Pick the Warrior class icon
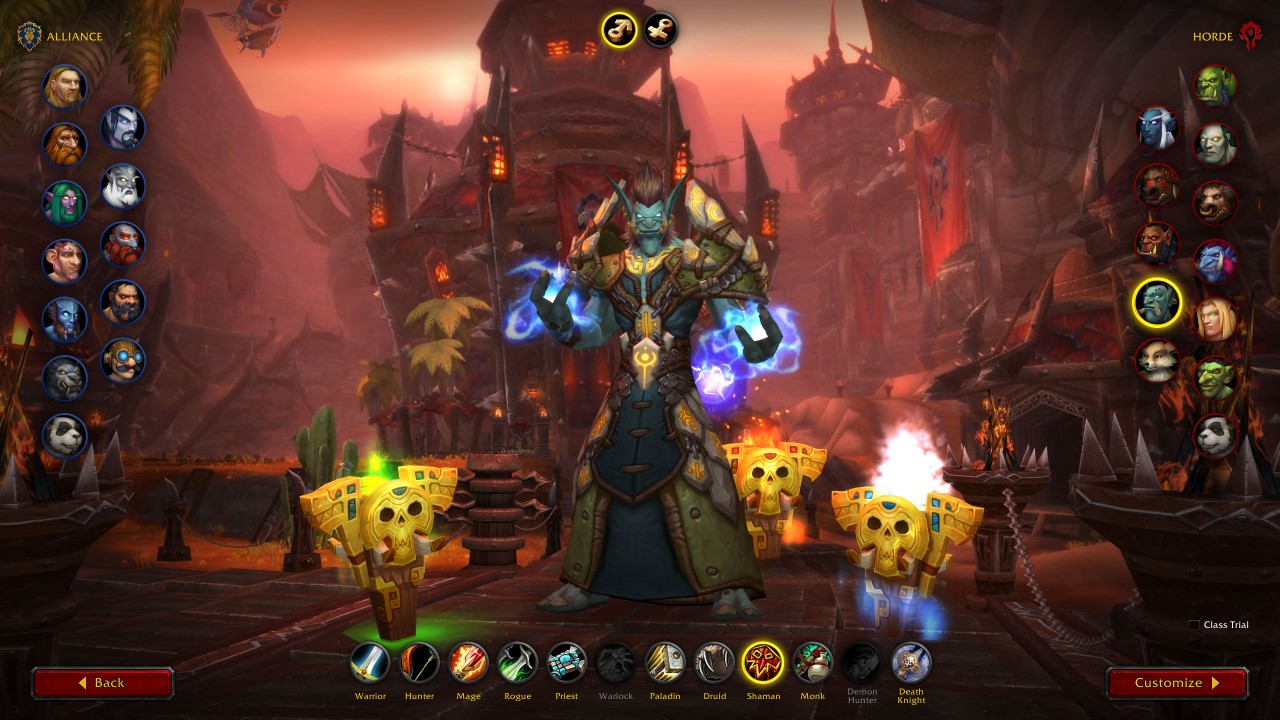This screenshot has height=720, width=1280. coord(370,662)
